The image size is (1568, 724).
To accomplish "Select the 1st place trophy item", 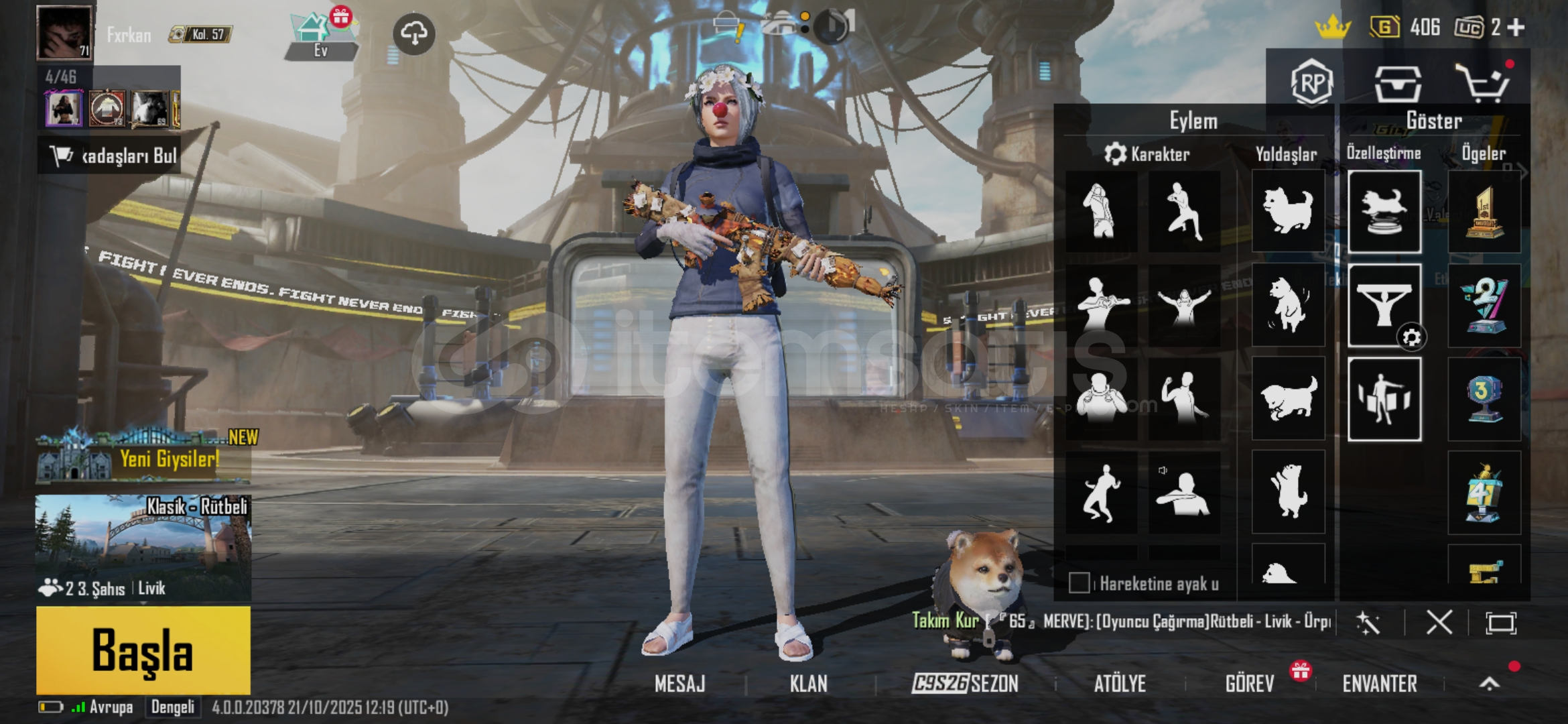I will tap(1484, 212).
